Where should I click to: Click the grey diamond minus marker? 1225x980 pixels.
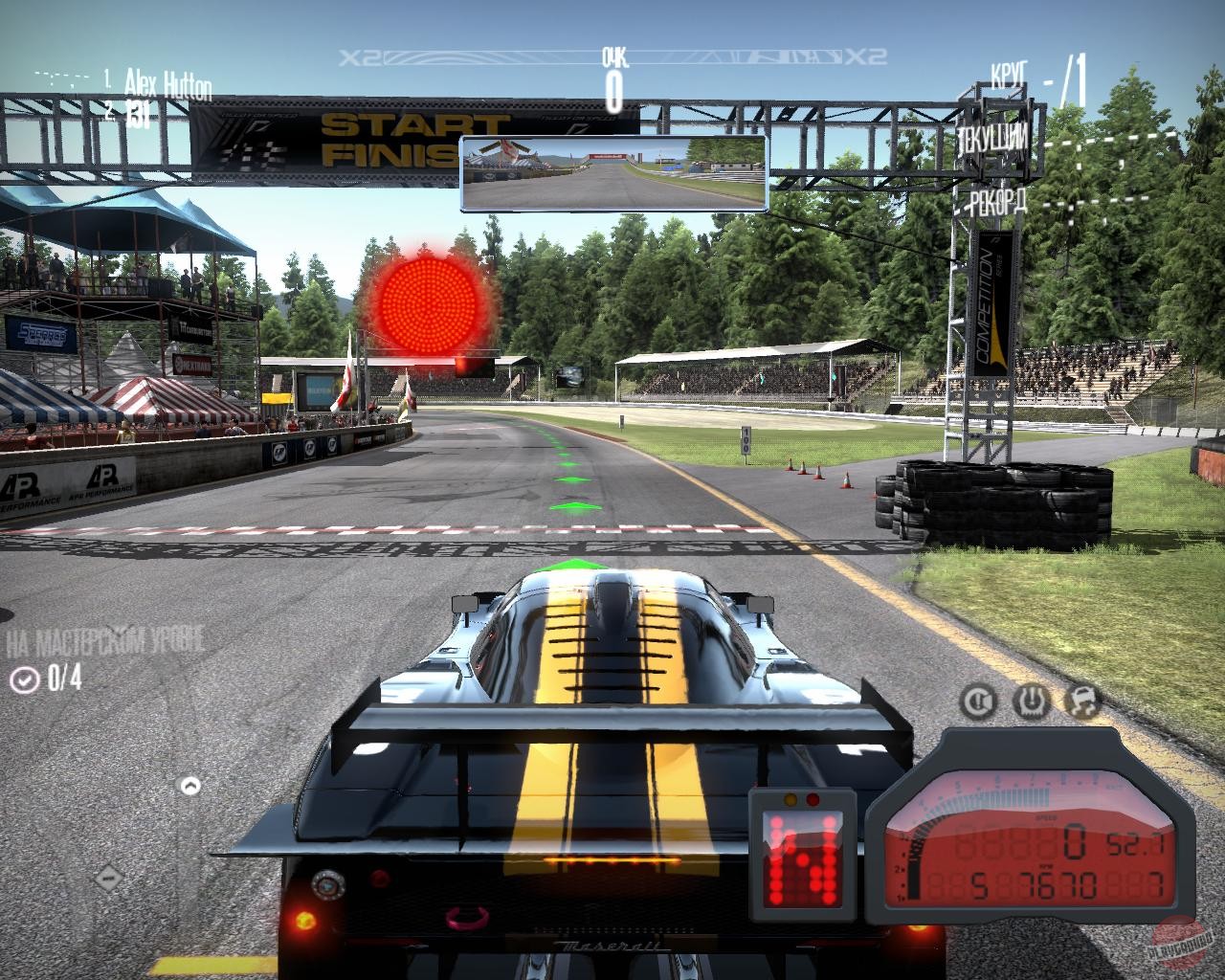click(108, 876)
